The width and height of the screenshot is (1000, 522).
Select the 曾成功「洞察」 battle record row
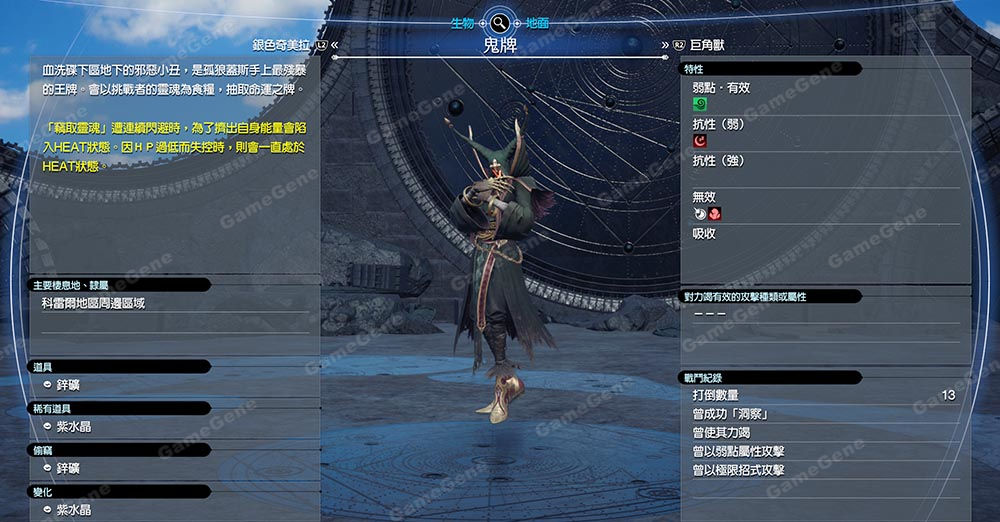click(x=730, y=414)
